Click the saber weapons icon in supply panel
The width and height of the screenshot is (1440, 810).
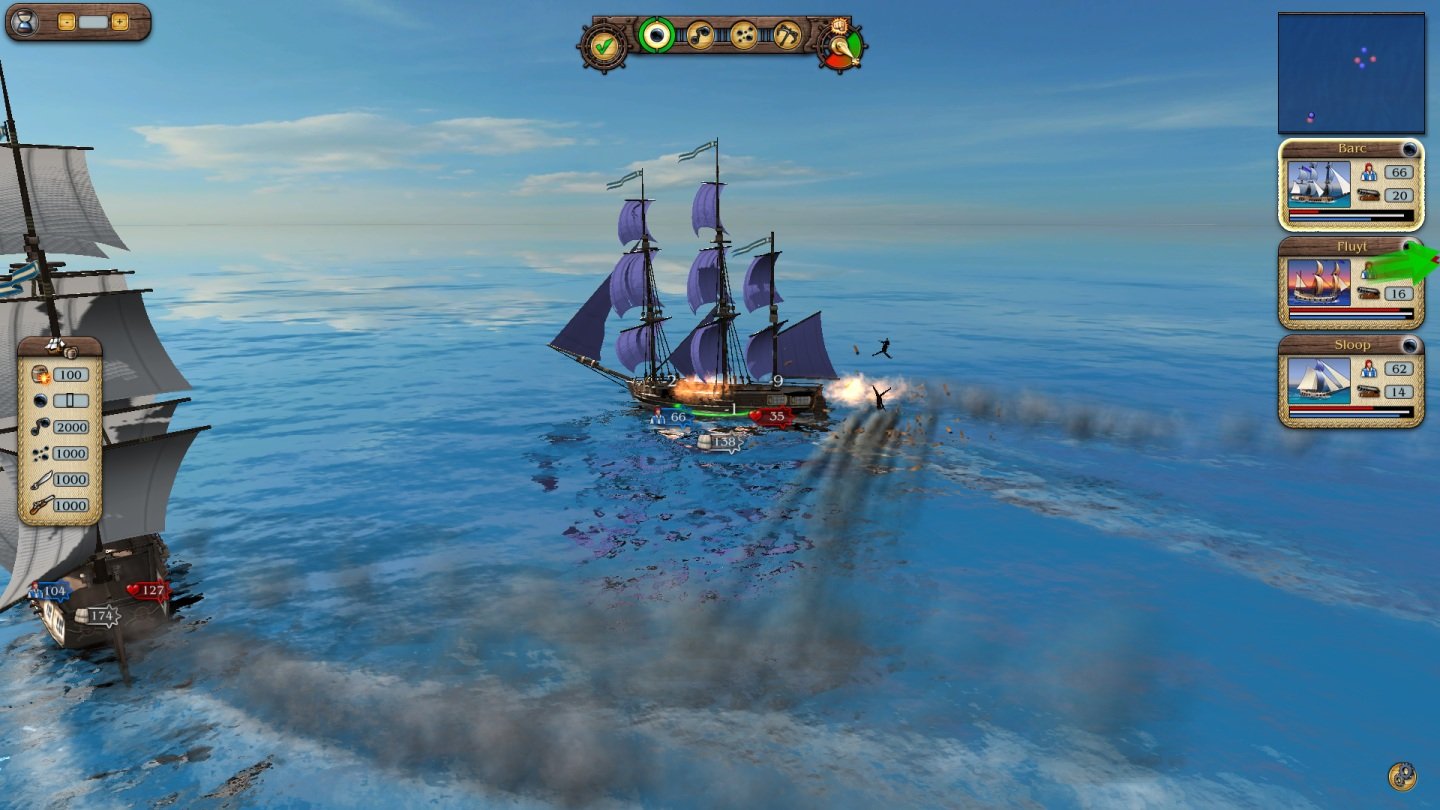pos(40,480)
